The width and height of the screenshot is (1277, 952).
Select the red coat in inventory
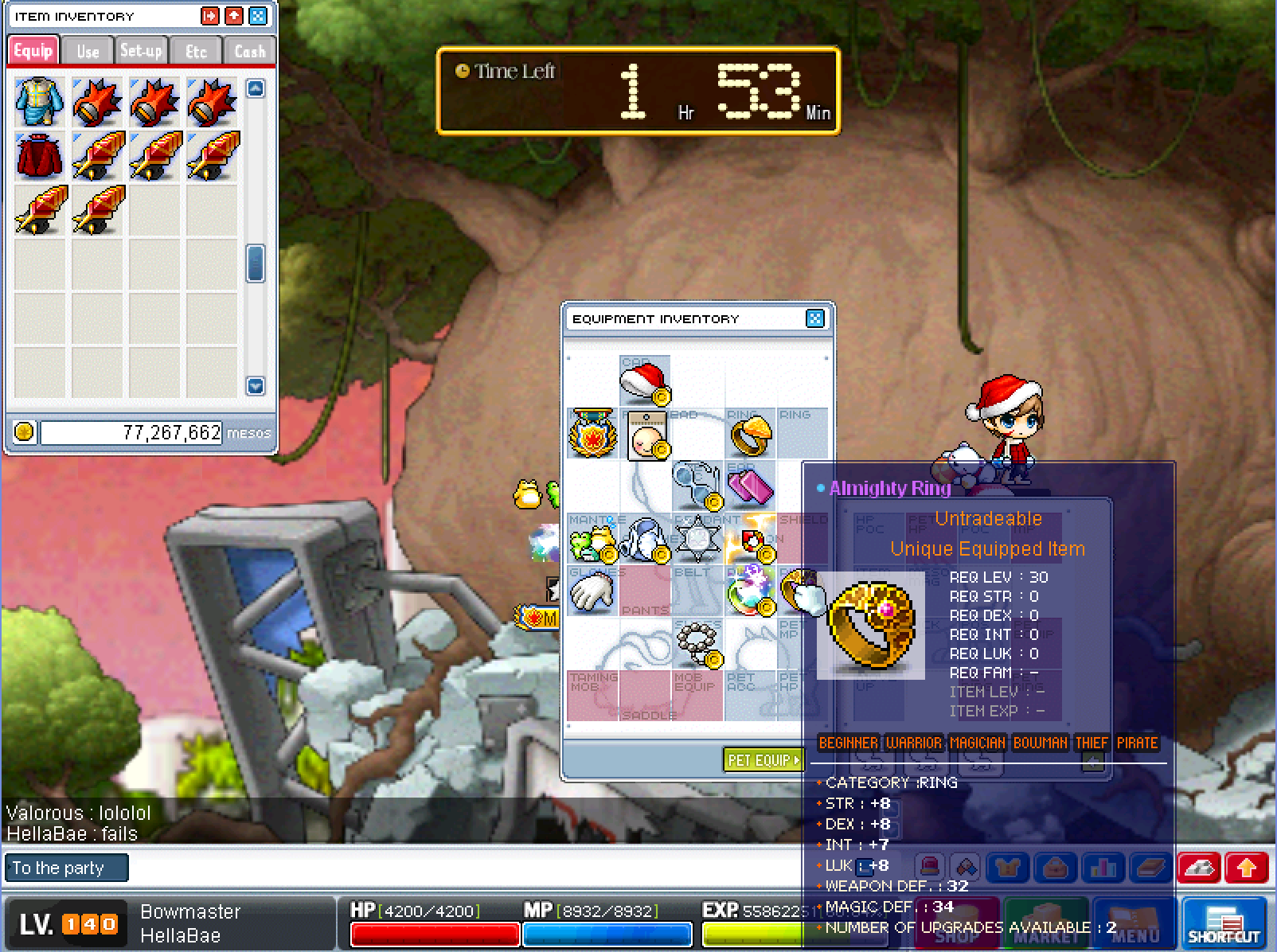tap(40, 156)
